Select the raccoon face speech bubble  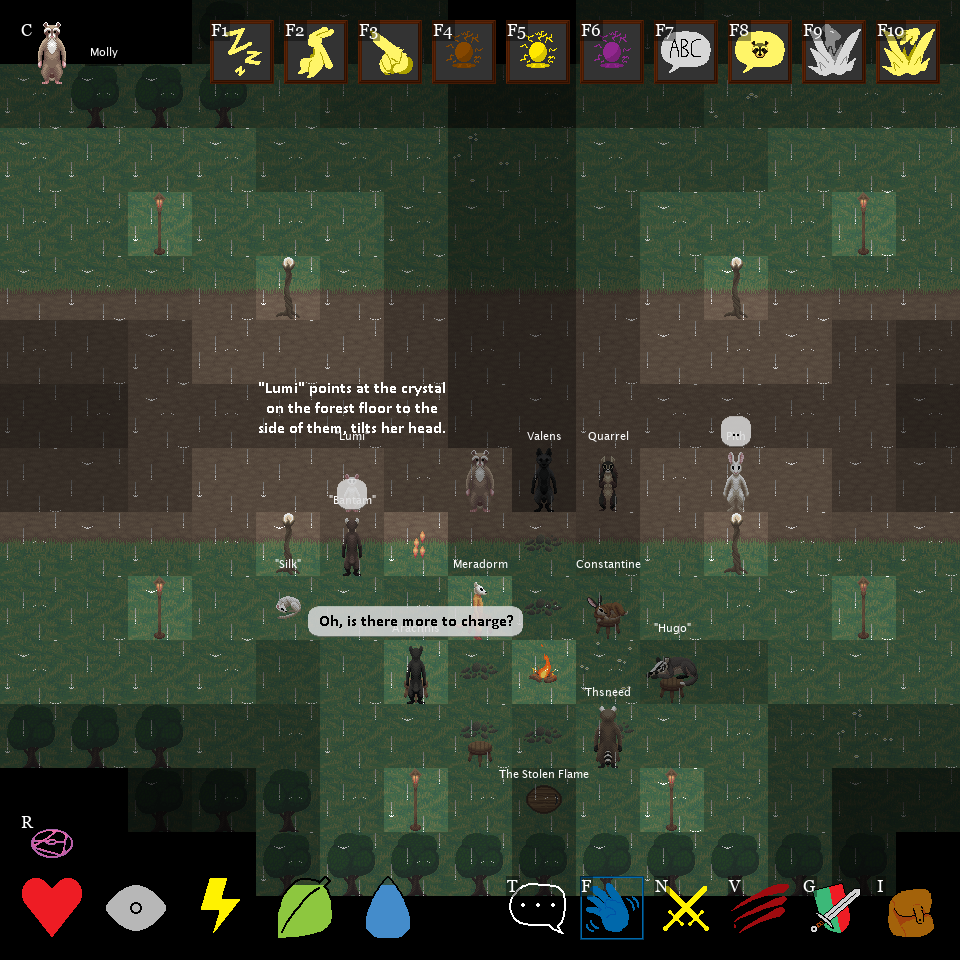coord(759,51)
